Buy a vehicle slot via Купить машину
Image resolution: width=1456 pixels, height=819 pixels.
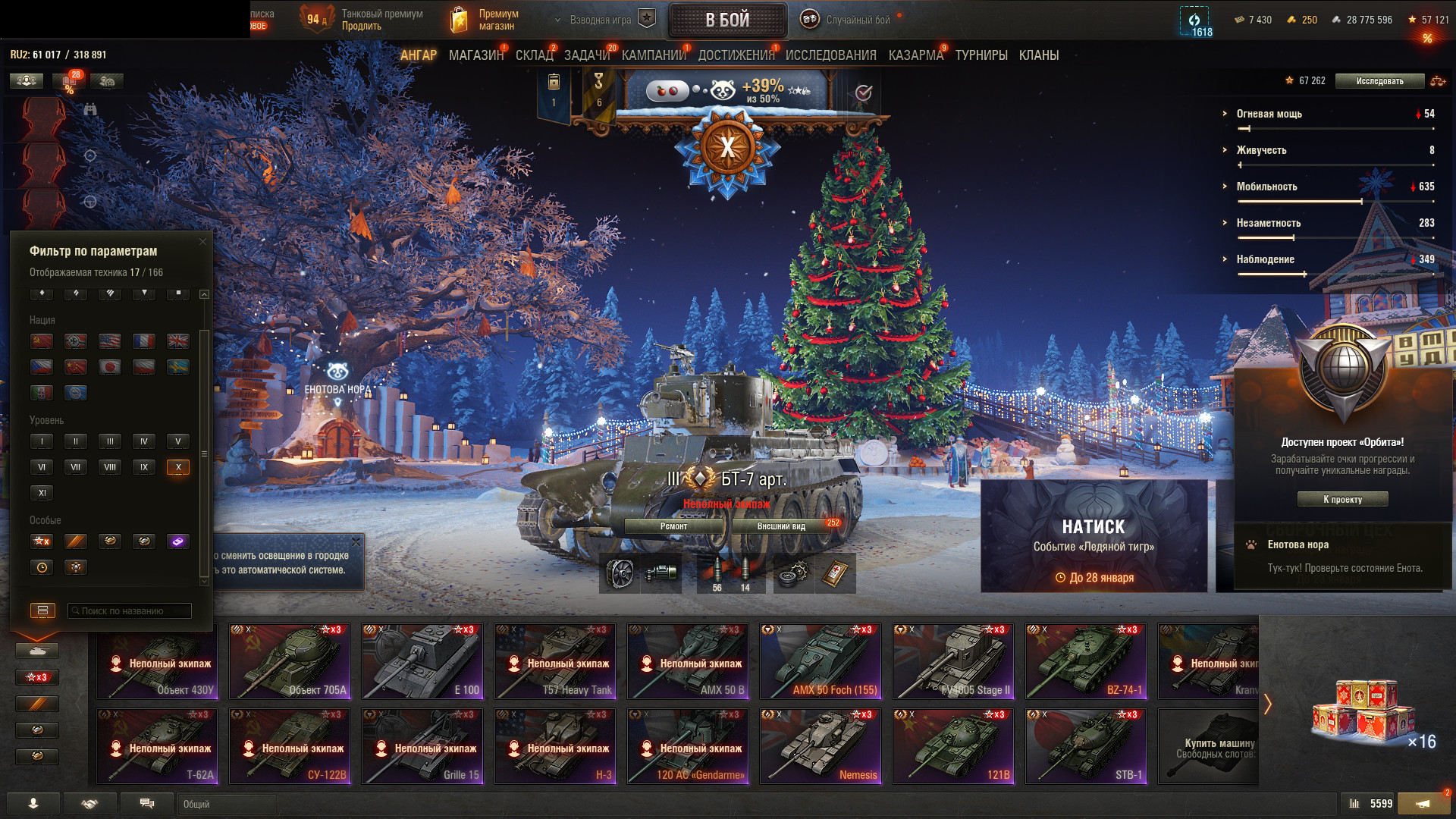point(1210,746)
